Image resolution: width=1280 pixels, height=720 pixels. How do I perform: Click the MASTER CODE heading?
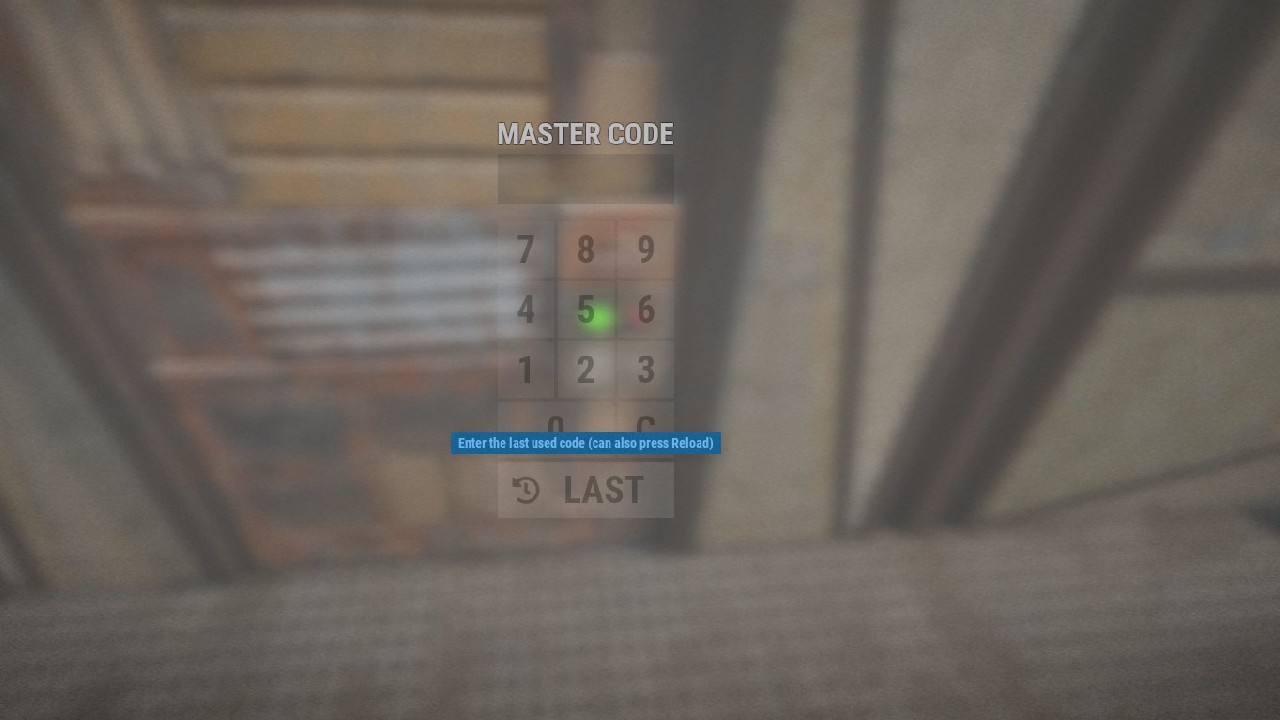point(585,133)
